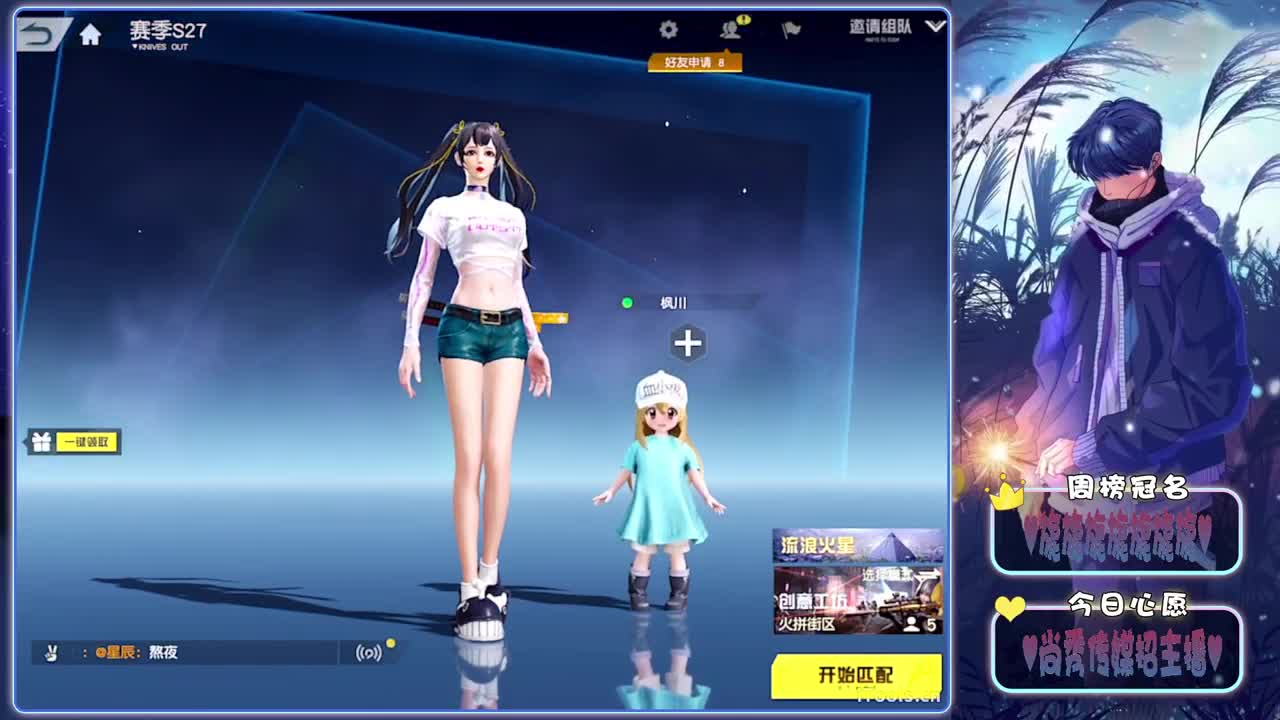Click the plus icon to add a teammate
The height and width of the screenshot is (720, 1280).
pos(686,343)
